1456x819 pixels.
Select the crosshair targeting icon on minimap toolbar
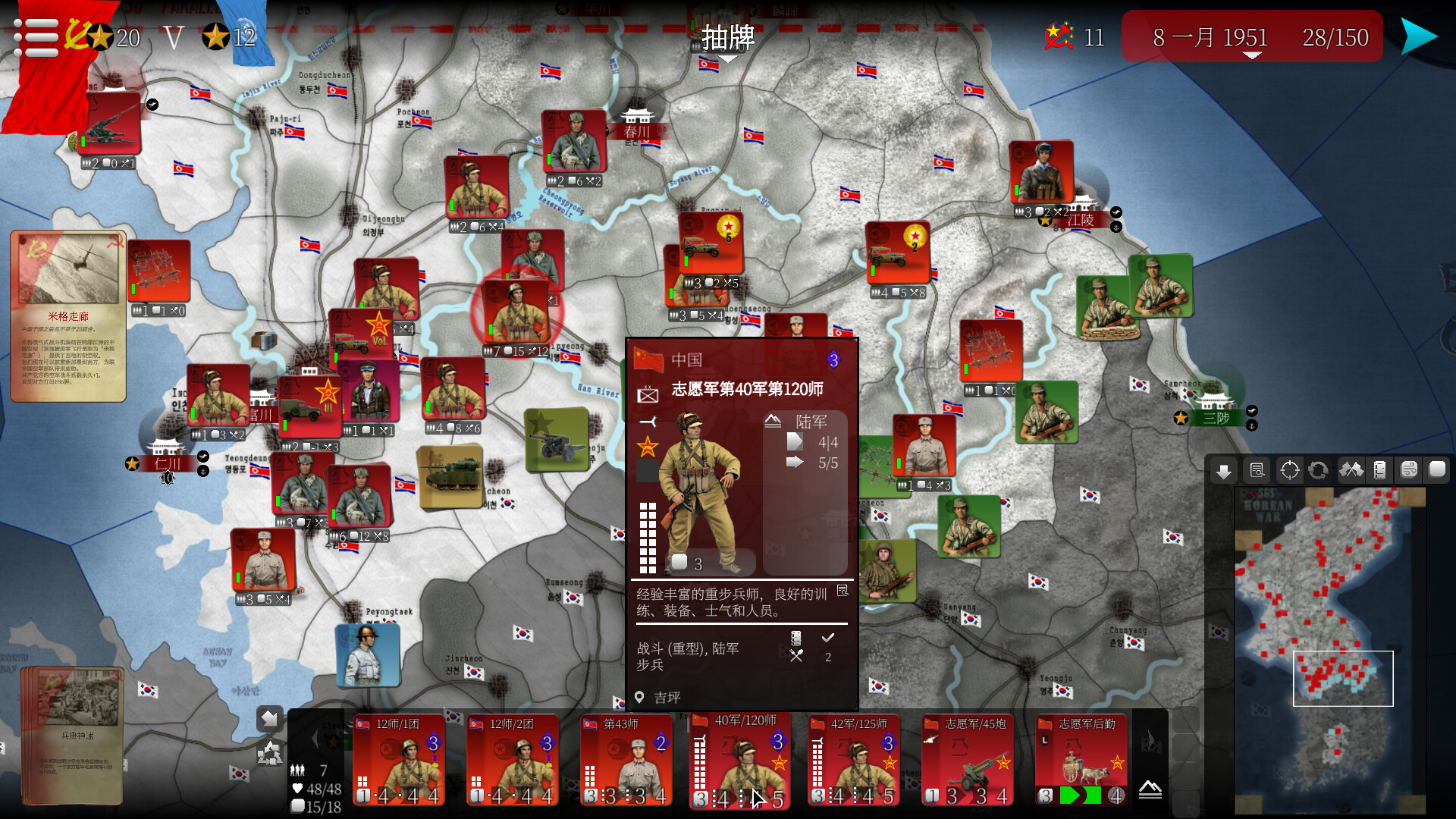tap(1289, 470)
